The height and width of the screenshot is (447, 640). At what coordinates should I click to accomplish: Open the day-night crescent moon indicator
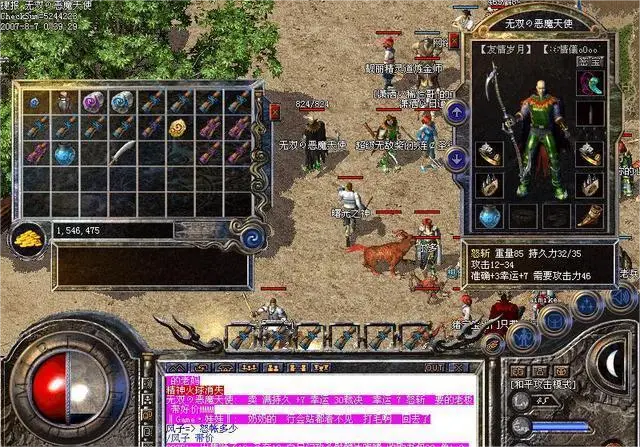point(610,360)
